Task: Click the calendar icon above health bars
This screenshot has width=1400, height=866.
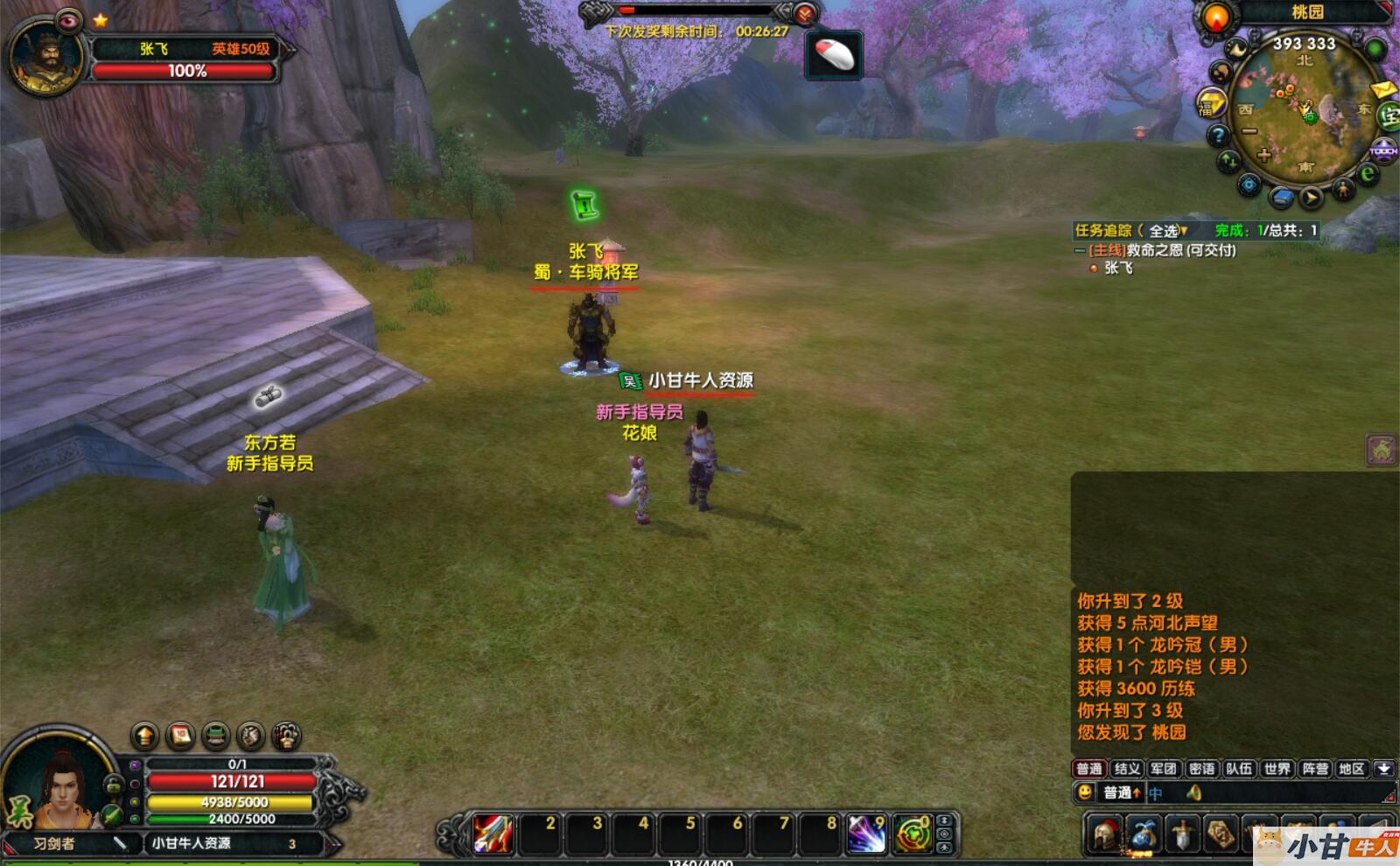Action: pyautogui.click(x=180, y=736)
